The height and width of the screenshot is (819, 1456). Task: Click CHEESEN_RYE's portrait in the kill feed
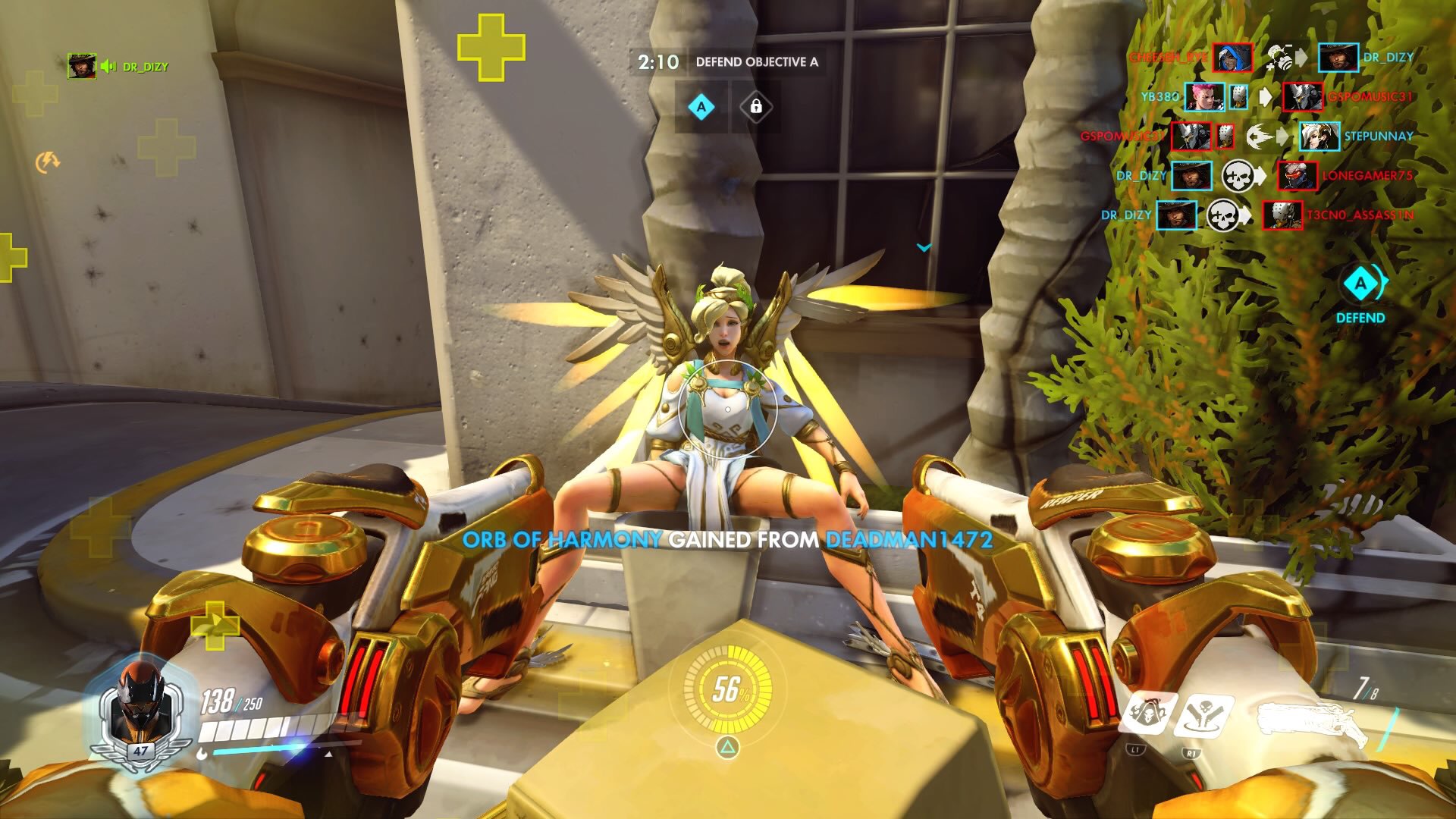click(1232, 58)
